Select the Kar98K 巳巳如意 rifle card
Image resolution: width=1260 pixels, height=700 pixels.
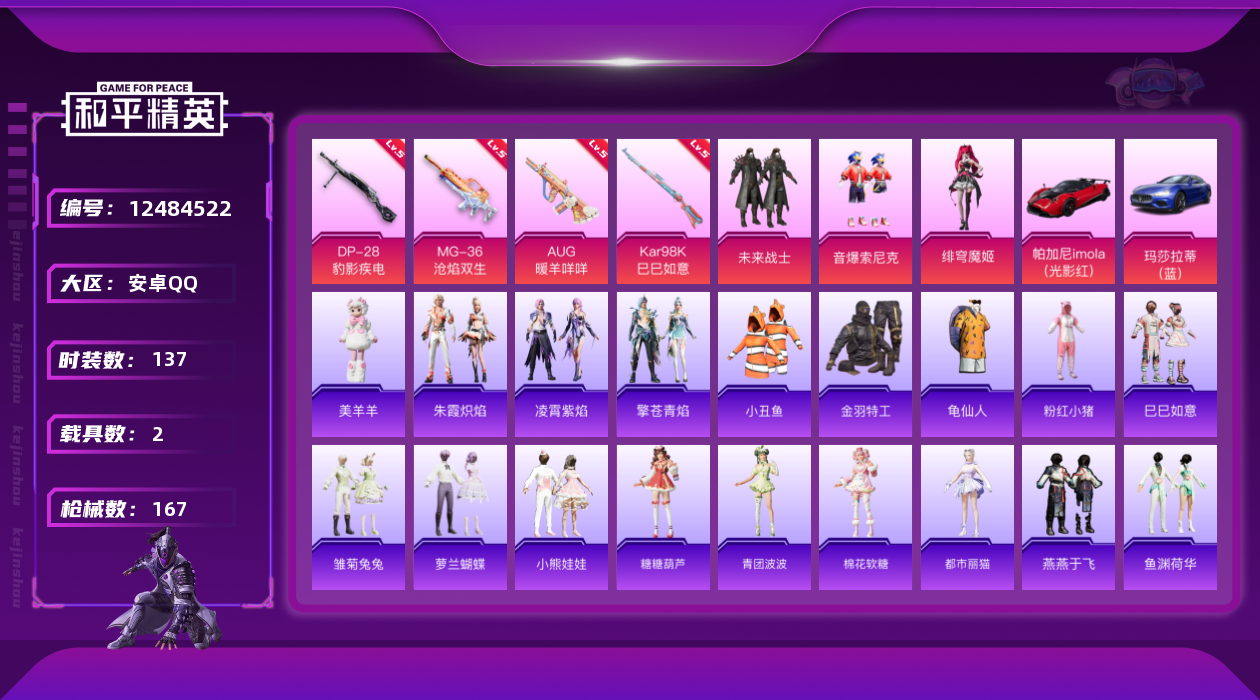point(663,210)
